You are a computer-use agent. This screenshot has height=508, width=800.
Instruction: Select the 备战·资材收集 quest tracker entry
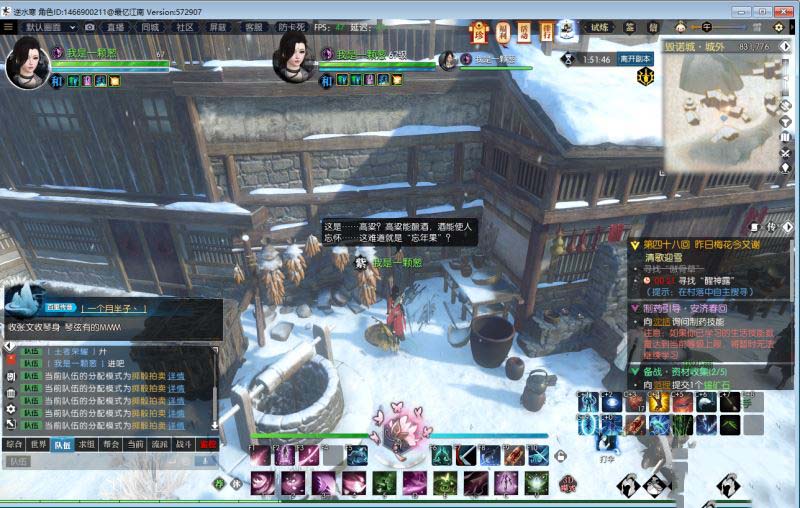click(690, 371)
